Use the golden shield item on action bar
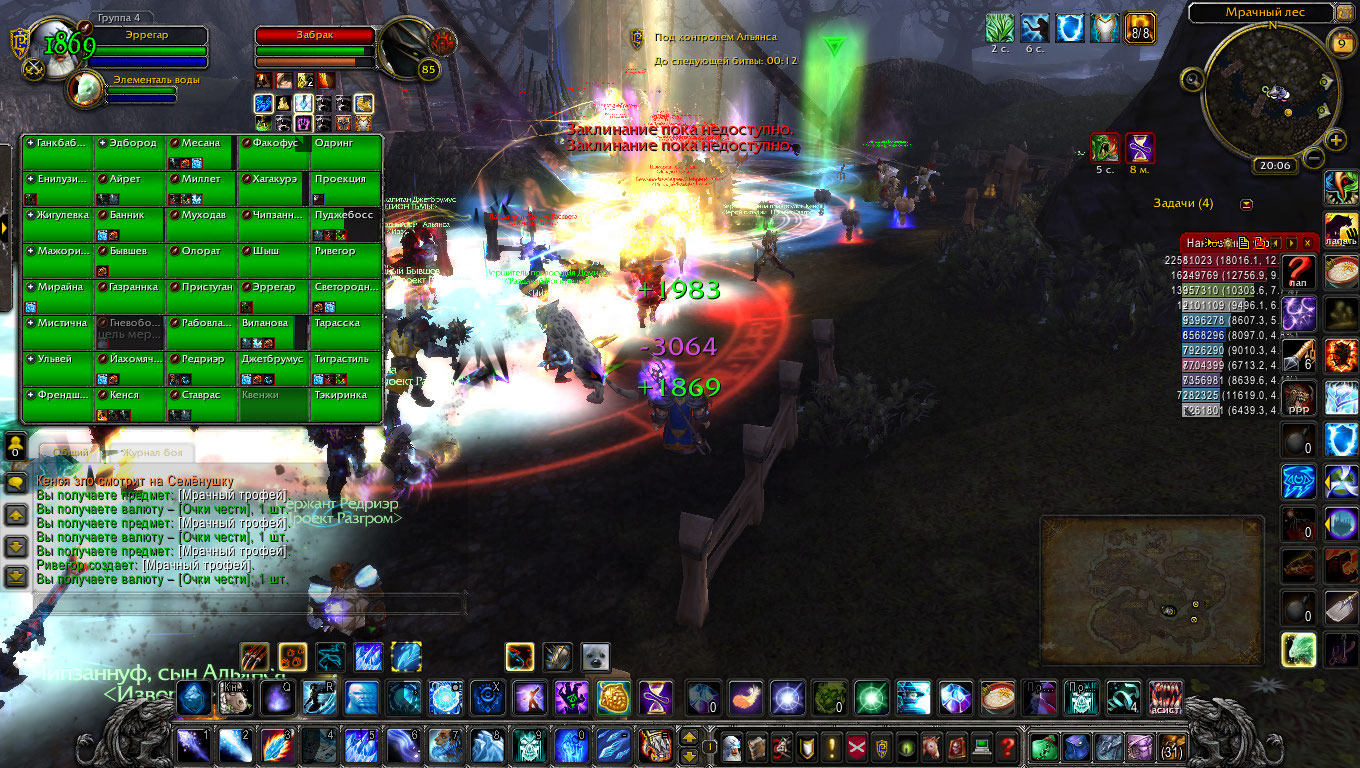Screen dimensions: 1360x768 click(x=614, y=697)
